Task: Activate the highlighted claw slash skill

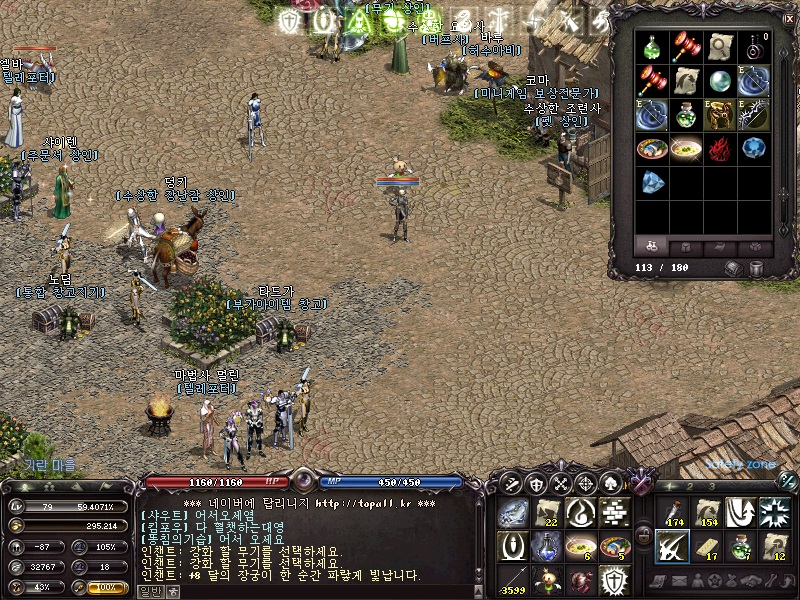Action: click(x=672, y=546)
